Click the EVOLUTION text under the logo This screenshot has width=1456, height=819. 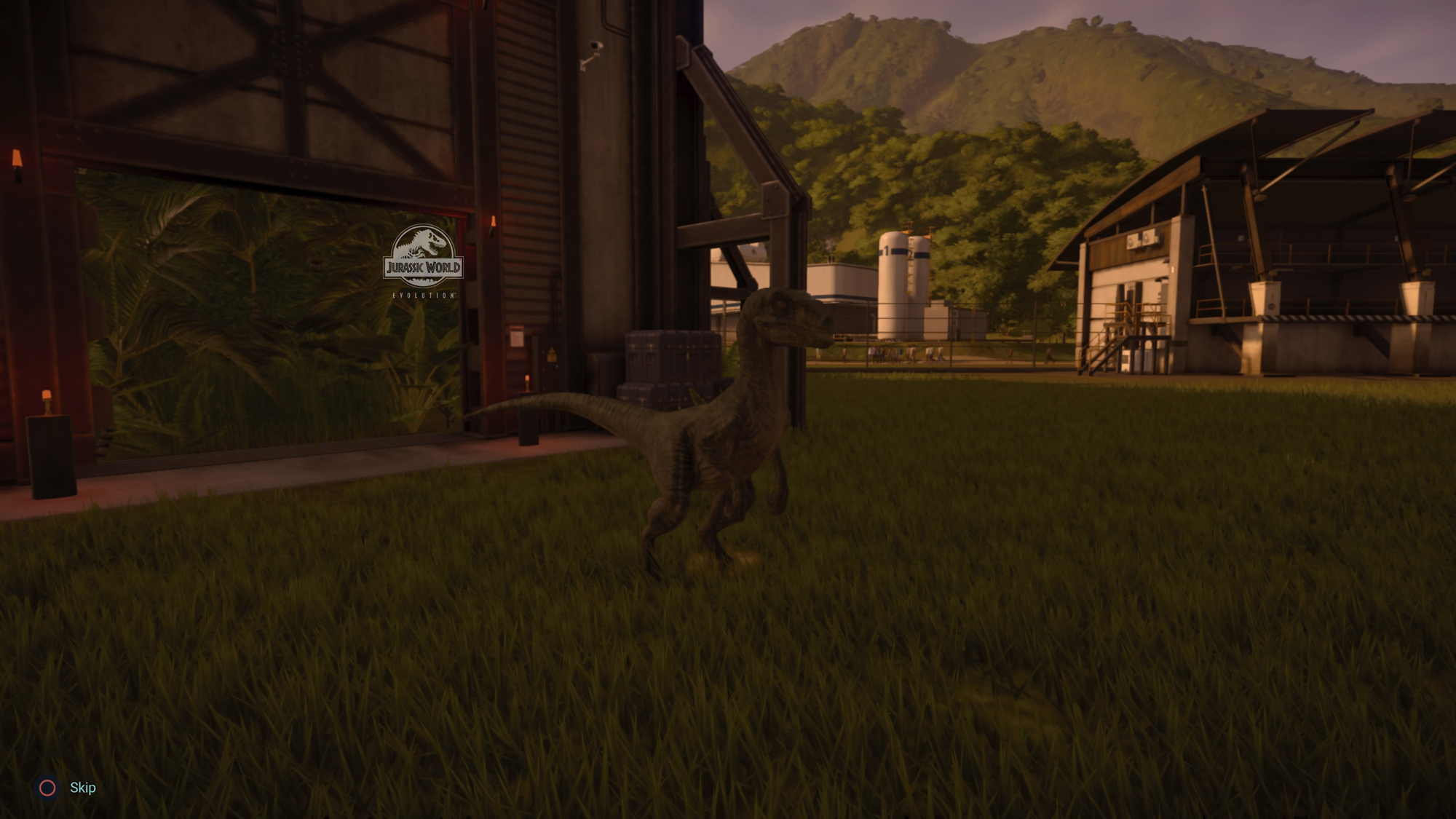424,295
